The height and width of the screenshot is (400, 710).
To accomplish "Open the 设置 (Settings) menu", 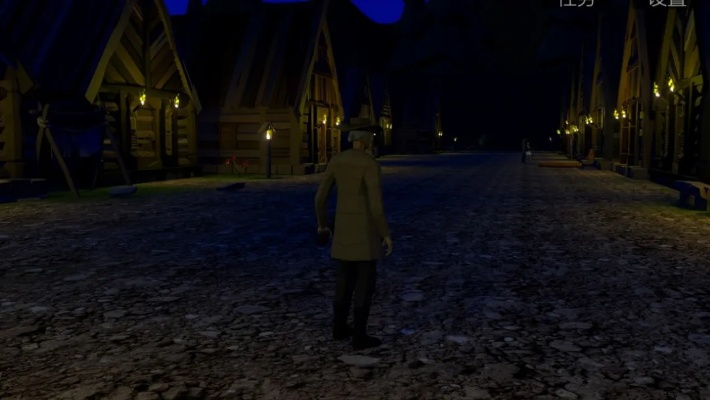I will (x=667, y=3).
